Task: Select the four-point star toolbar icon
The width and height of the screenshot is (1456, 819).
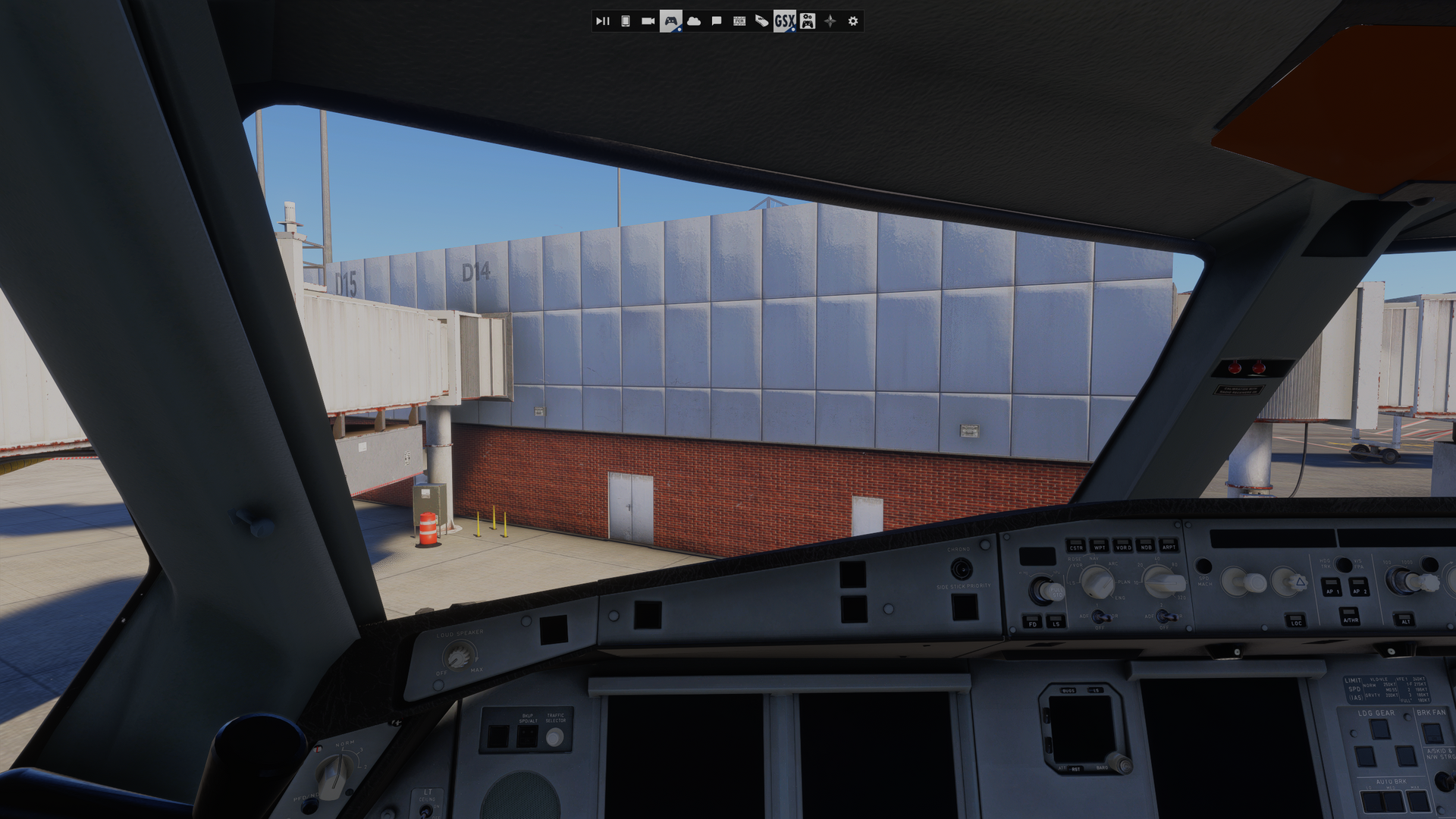Action: [830, 21]
